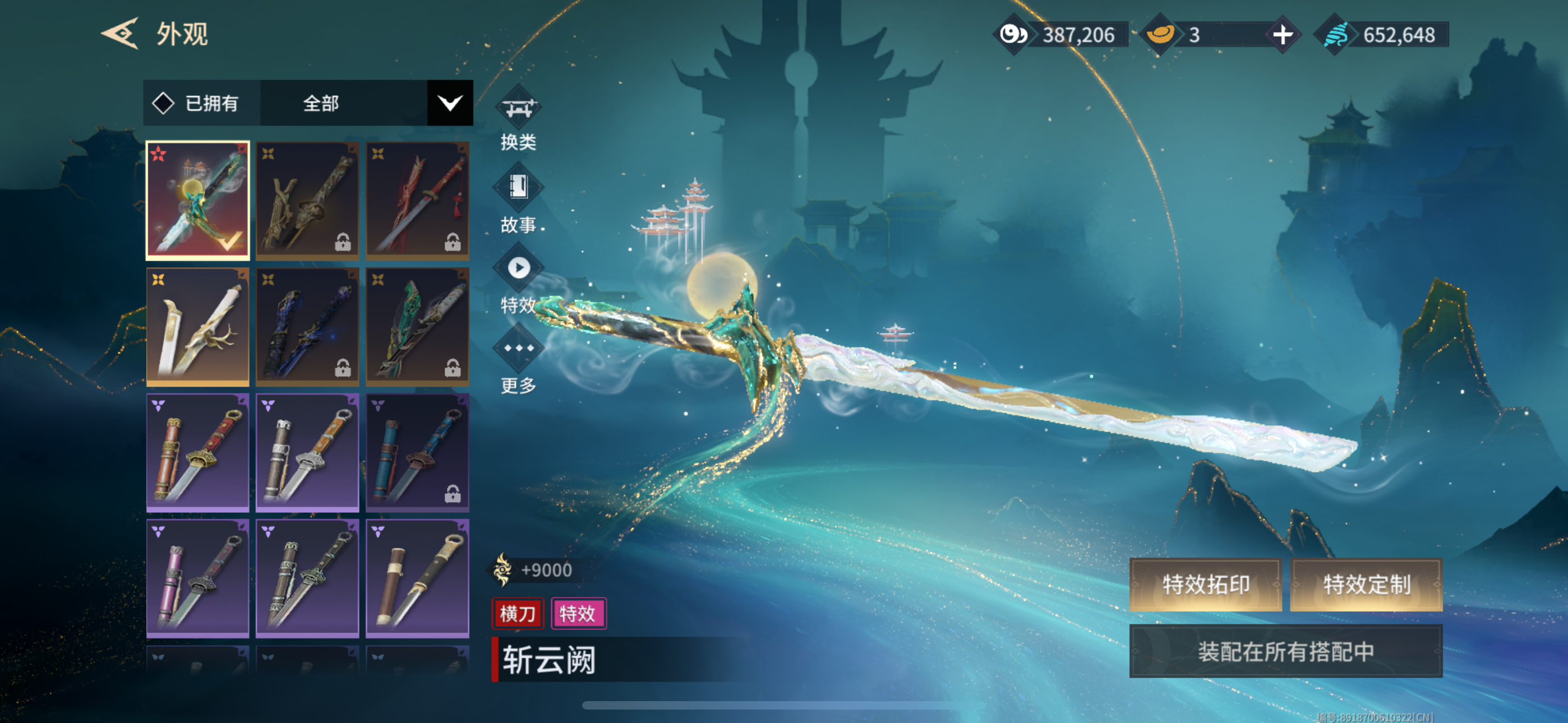1568x723 pixels.
Task: Select the red-handled blade with orange scabbard
Action: [x=198, y=452]
